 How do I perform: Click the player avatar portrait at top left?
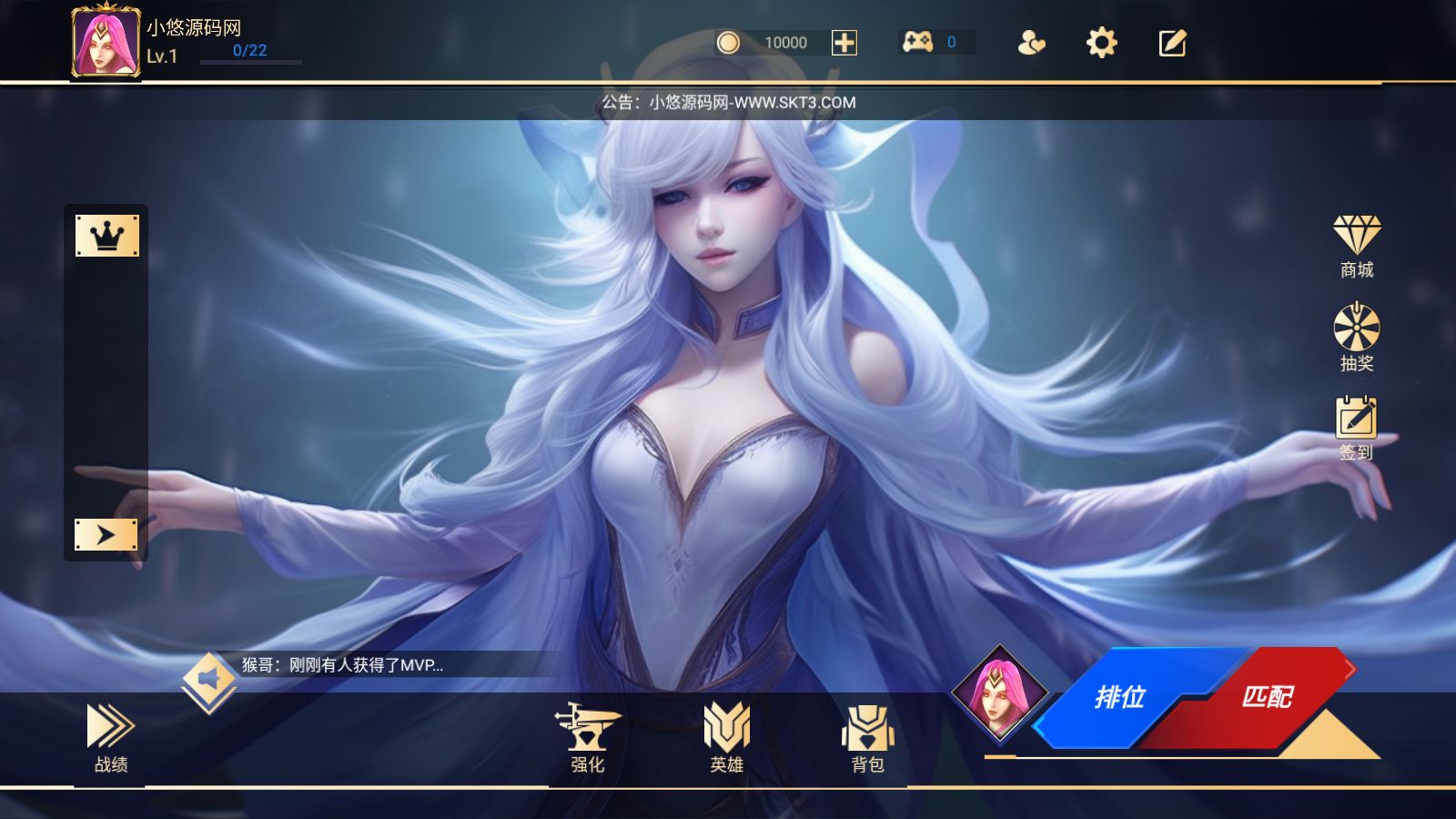(105, 44)
